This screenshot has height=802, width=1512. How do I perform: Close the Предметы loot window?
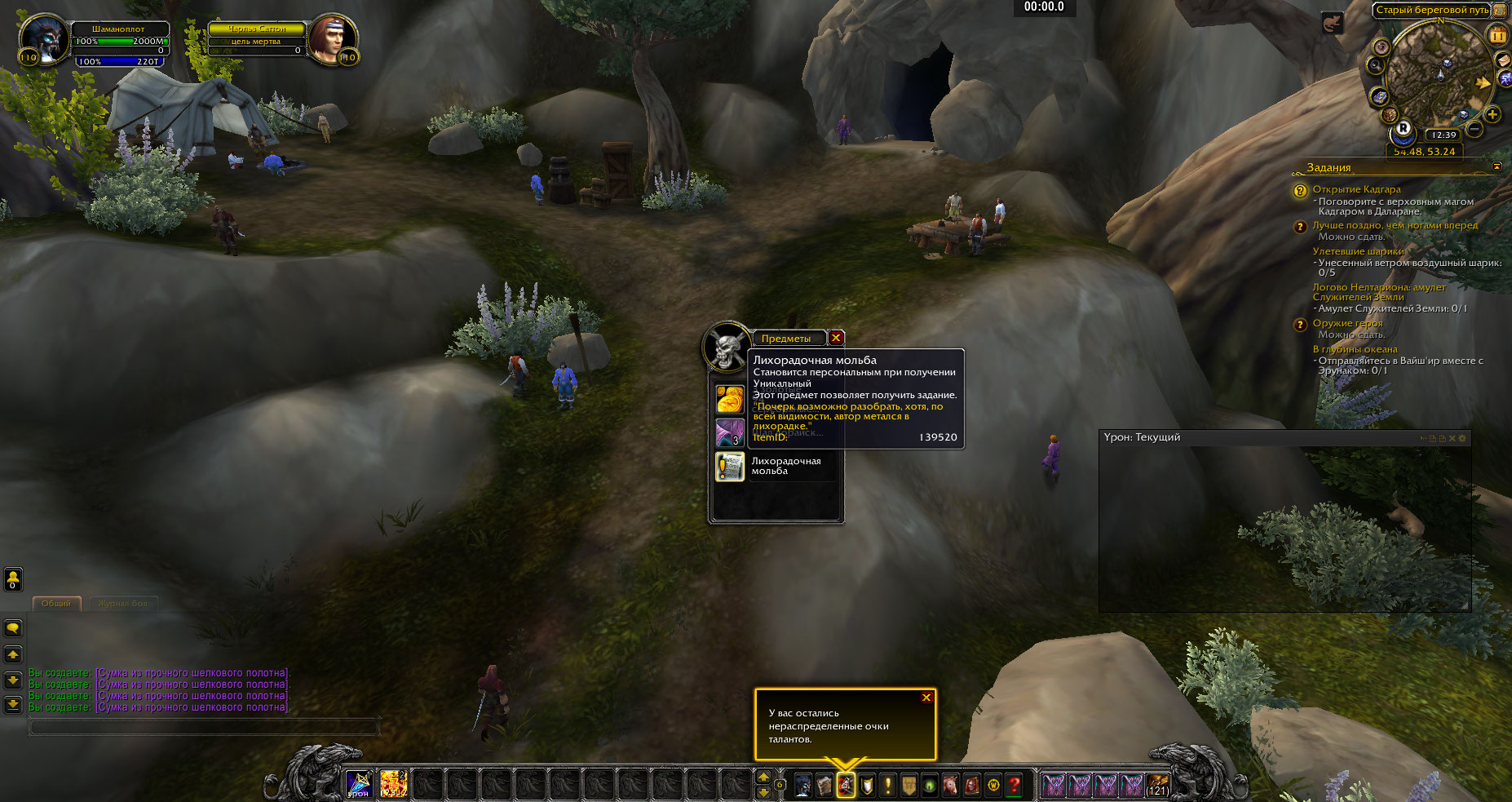coord(836,338)
